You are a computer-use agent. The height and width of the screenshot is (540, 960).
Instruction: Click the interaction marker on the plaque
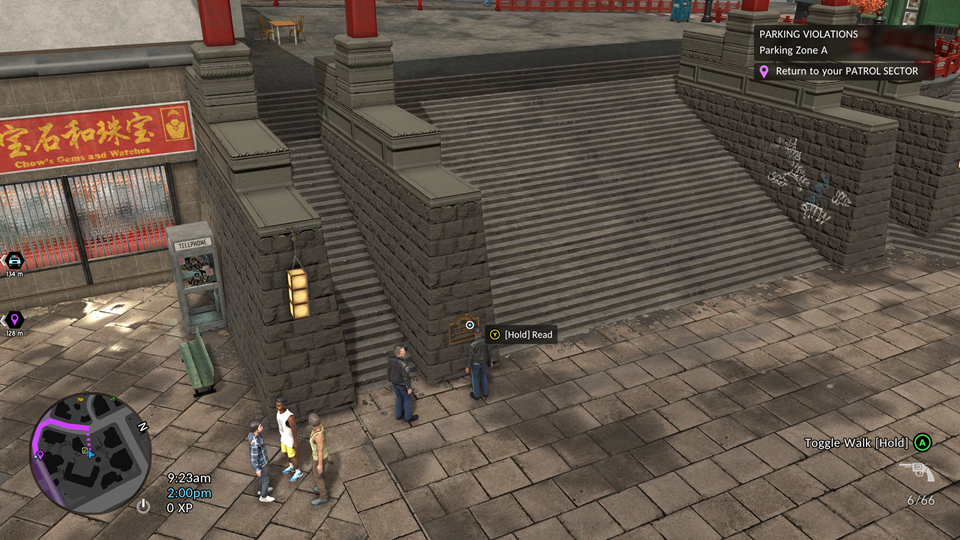point(470,324)
